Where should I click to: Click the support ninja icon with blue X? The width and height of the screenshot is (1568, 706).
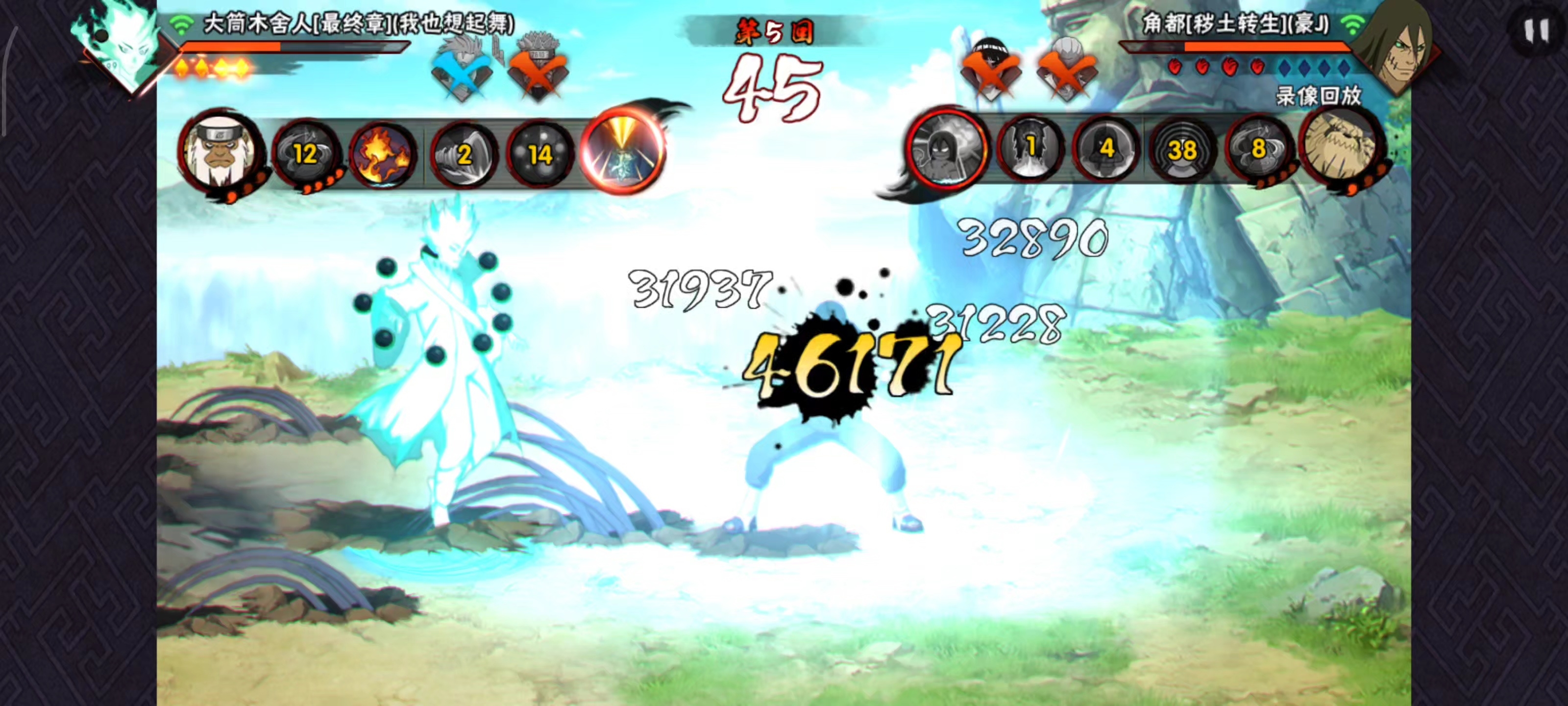tap(462, 67)
